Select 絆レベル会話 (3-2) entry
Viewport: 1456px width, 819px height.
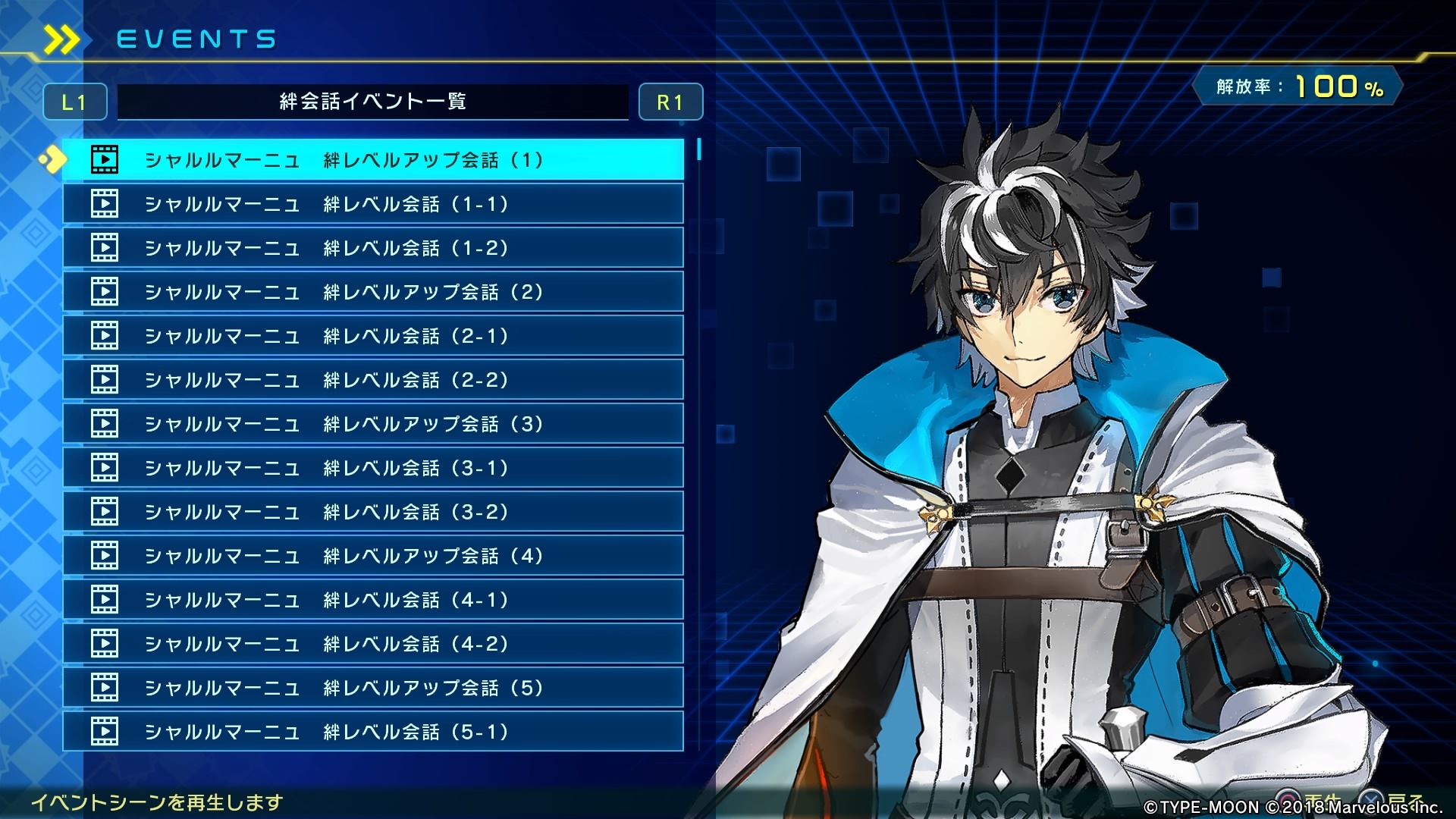[372, 512]
